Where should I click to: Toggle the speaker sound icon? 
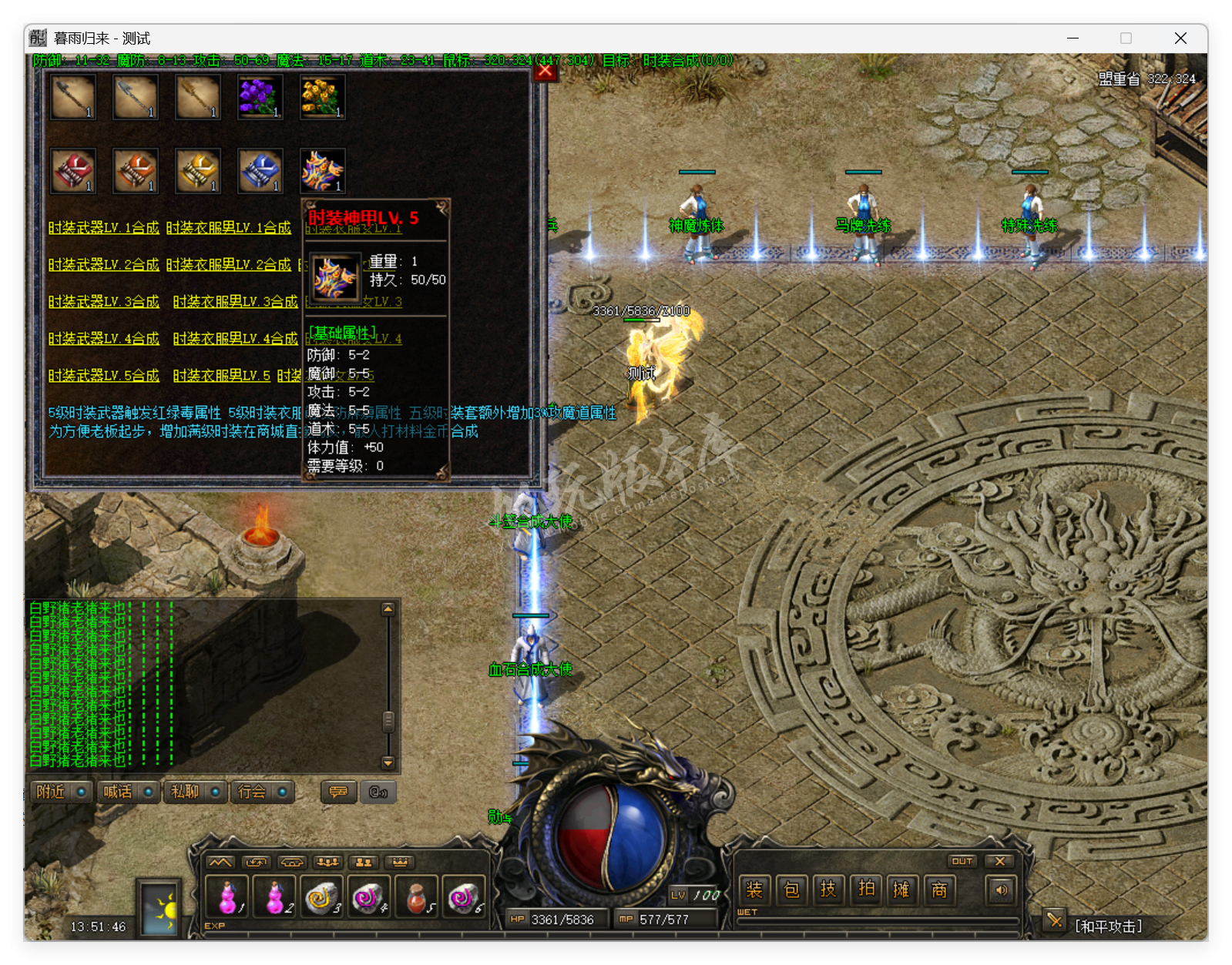point(1001,889)
